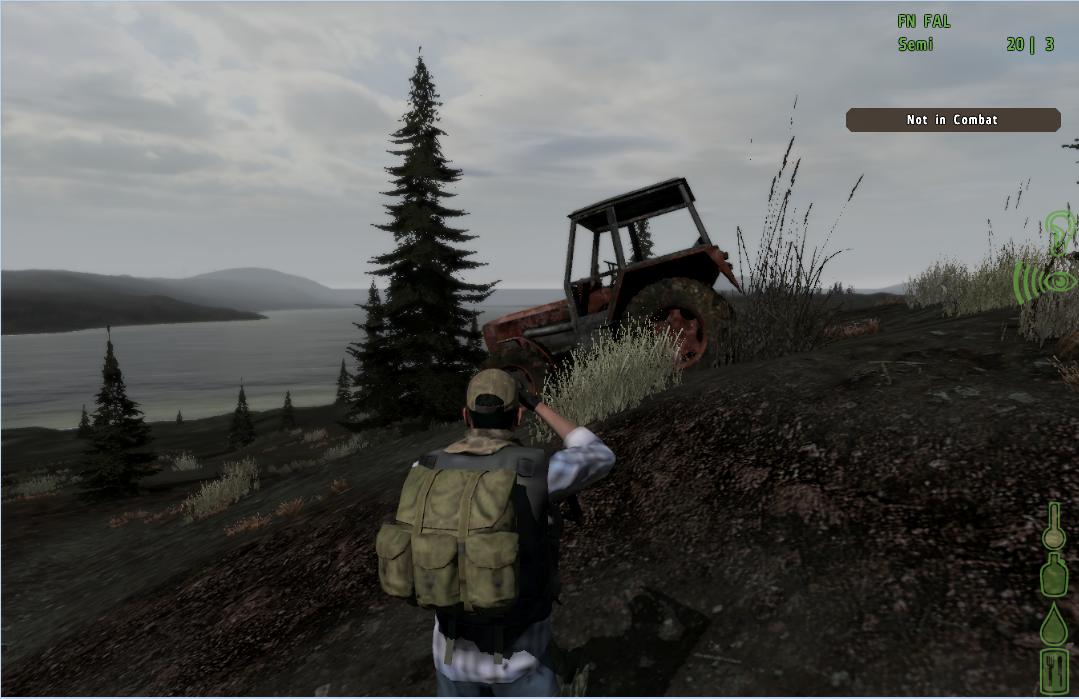Screen dimensions: 1079x699
Task: Click the canteen thirst icon
Action: pyautogui.click(x=1053, y=576)
